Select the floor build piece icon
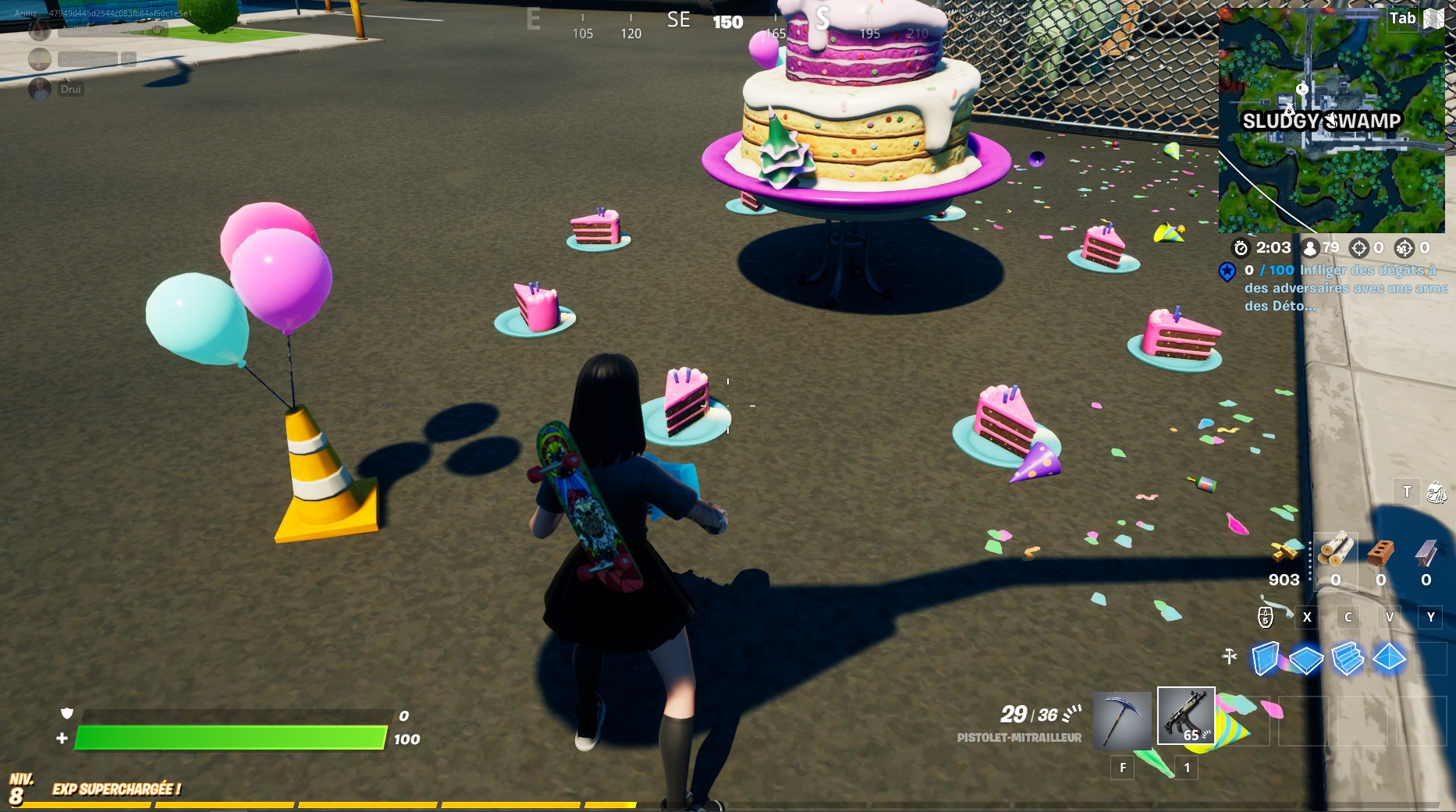 (x=1306, y=660)
